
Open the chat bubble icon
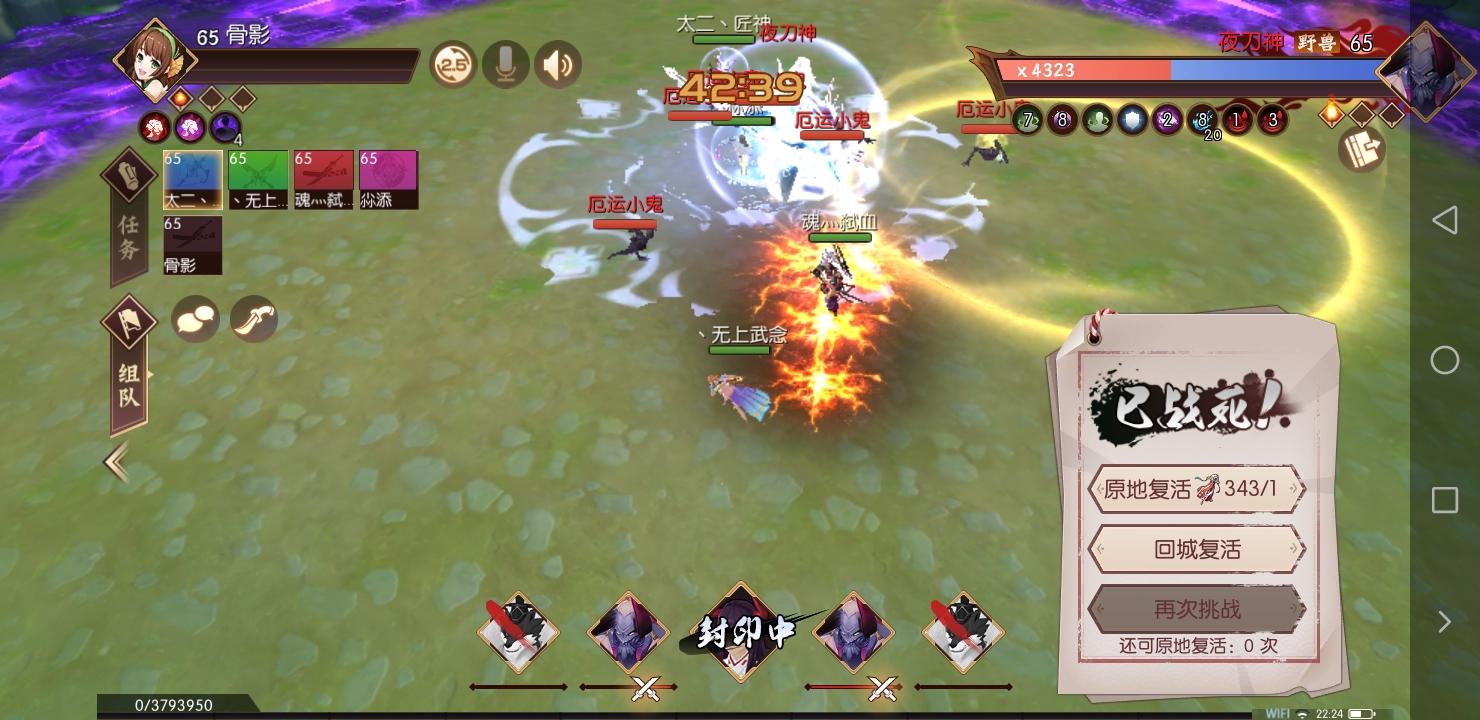(x=194, y=318)
